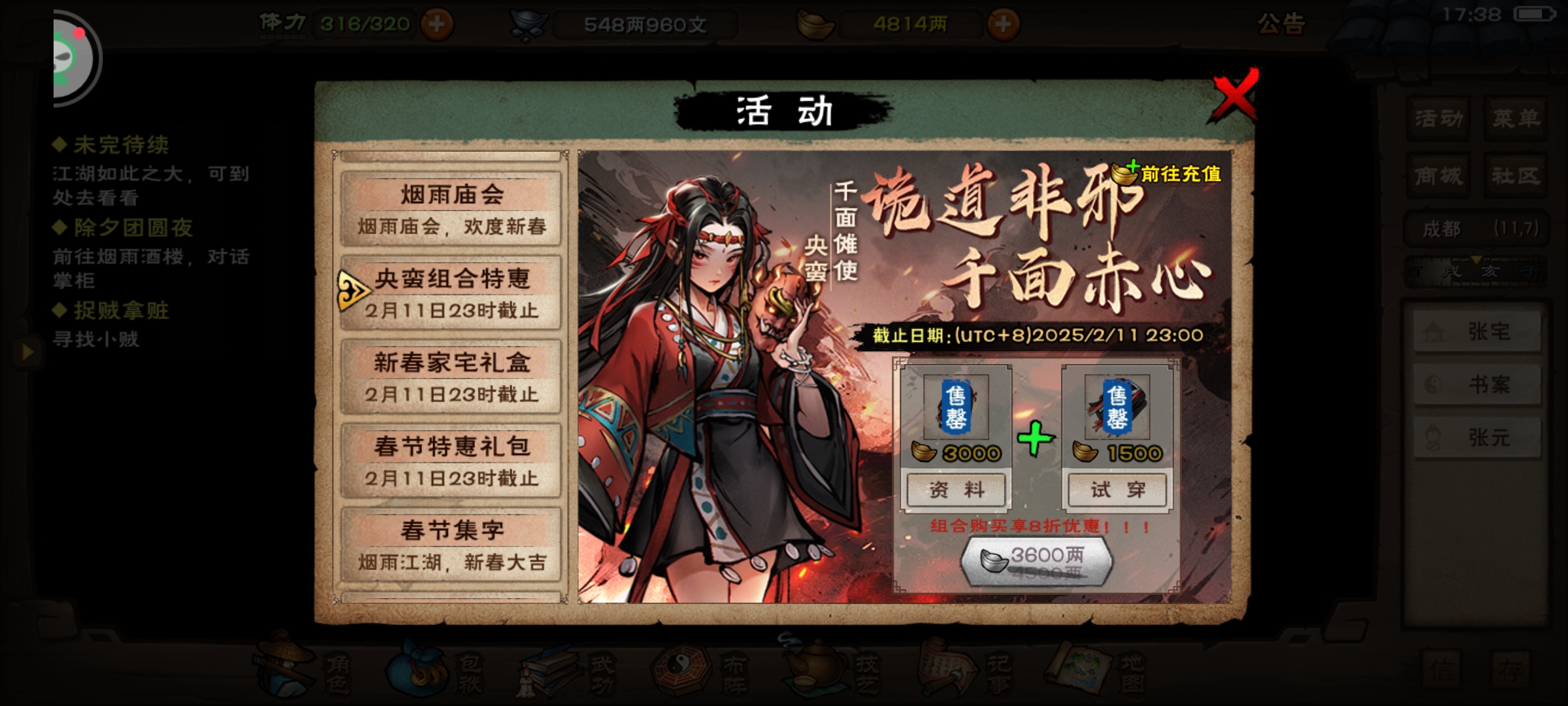Open the 商城 shop panel
Image resolution: width=1568 pixels, height=706 pixels.
(x=1437, y=175)
